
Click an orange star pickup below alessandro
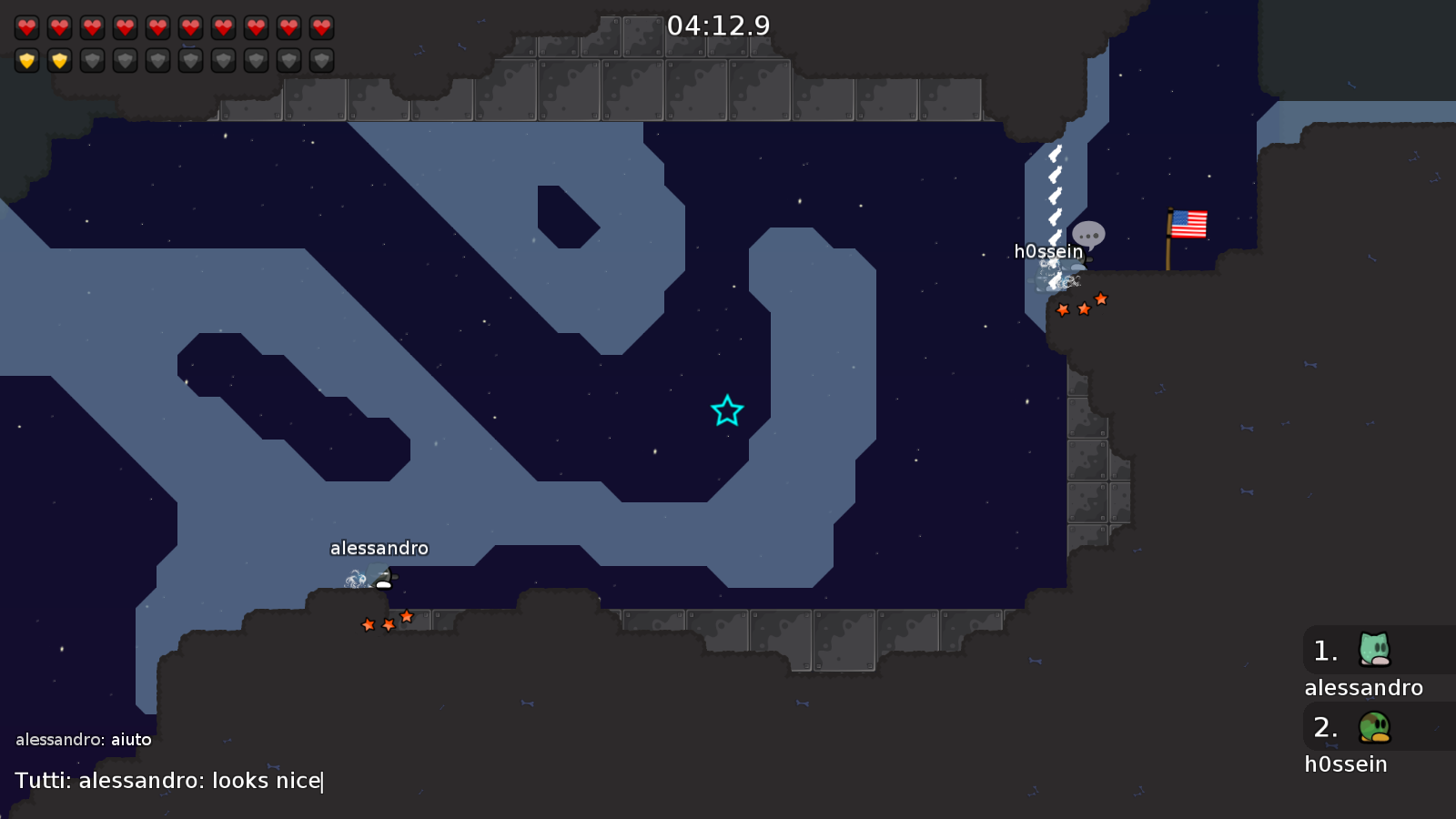[387, 623]
